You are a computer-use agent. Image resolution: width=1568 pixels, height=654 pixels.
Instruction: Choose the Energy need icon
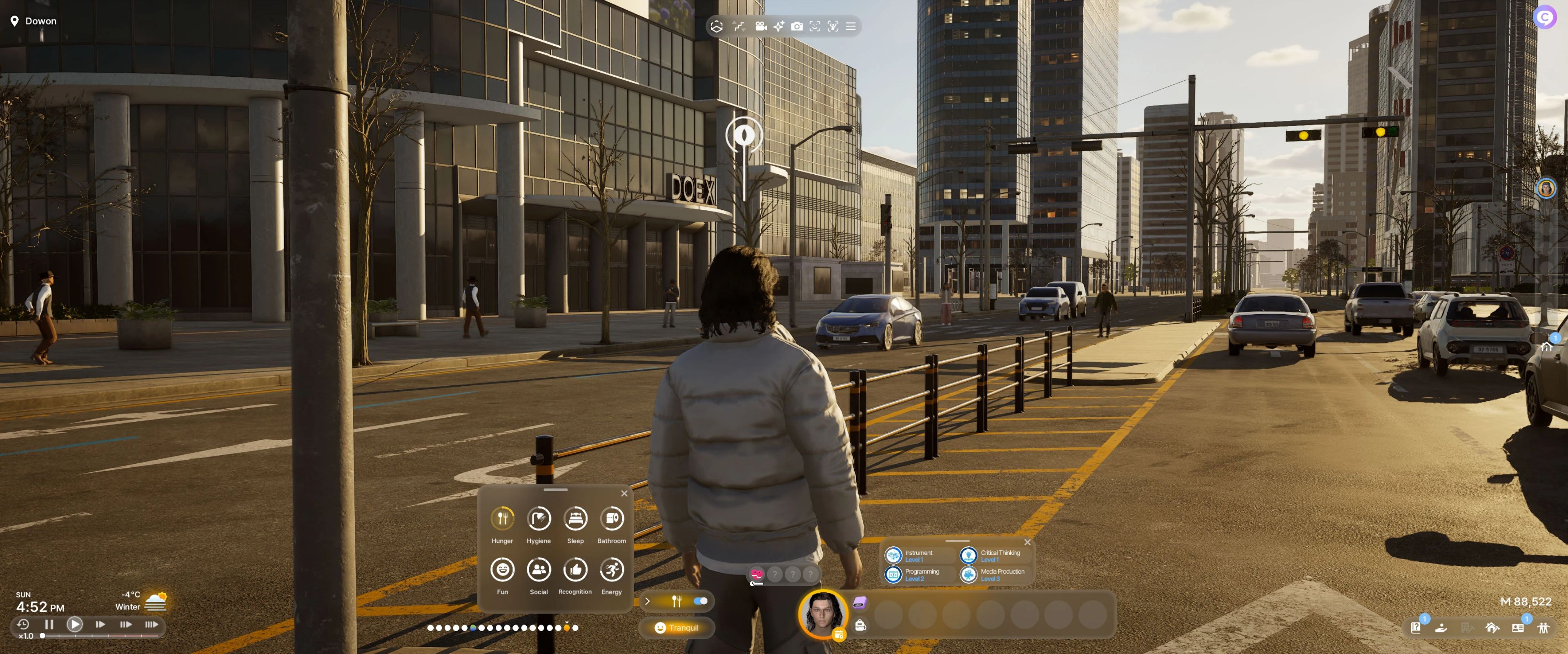tap(612, 569)
